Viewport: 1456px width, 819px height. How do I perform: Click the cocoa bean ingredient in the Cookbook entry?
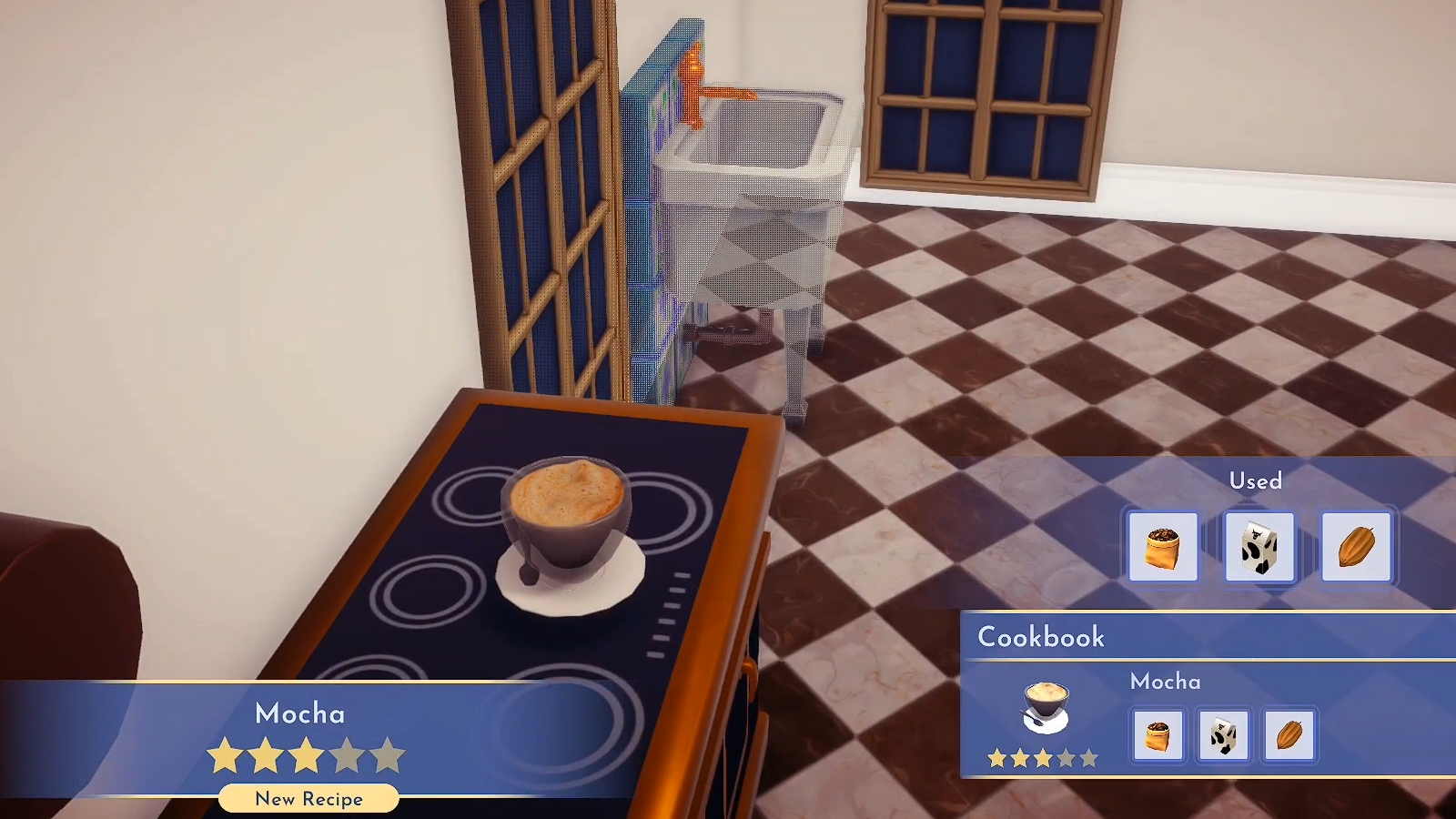(x=1289, y=735)
